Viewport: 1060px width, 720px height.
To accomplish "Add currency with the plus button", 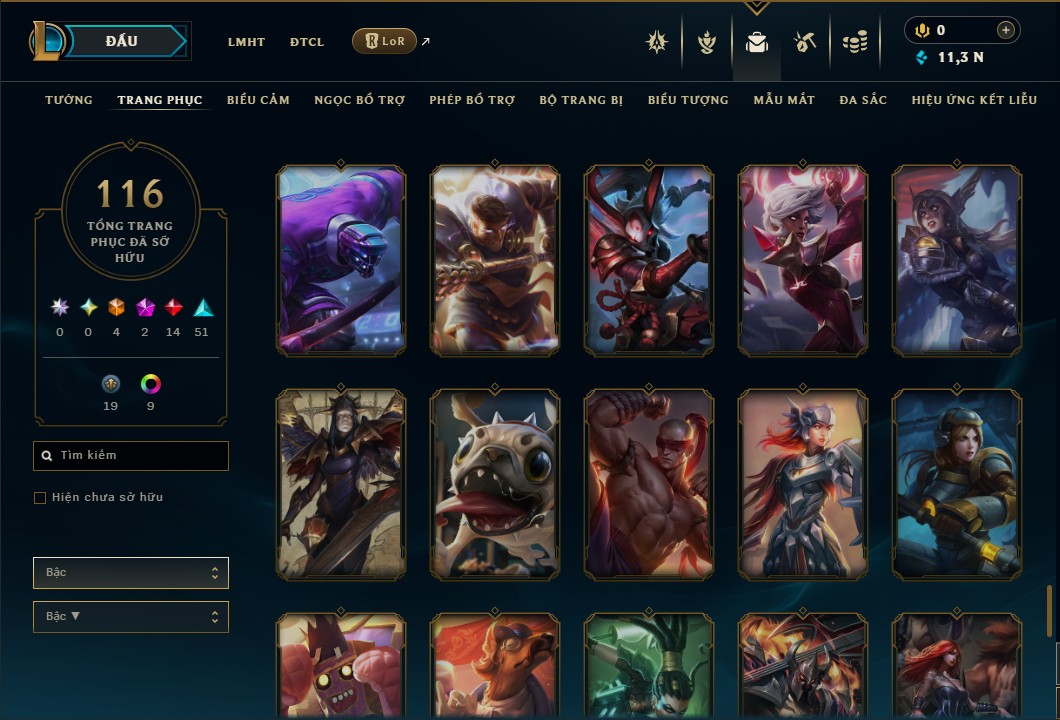I will coord(1005,30).
